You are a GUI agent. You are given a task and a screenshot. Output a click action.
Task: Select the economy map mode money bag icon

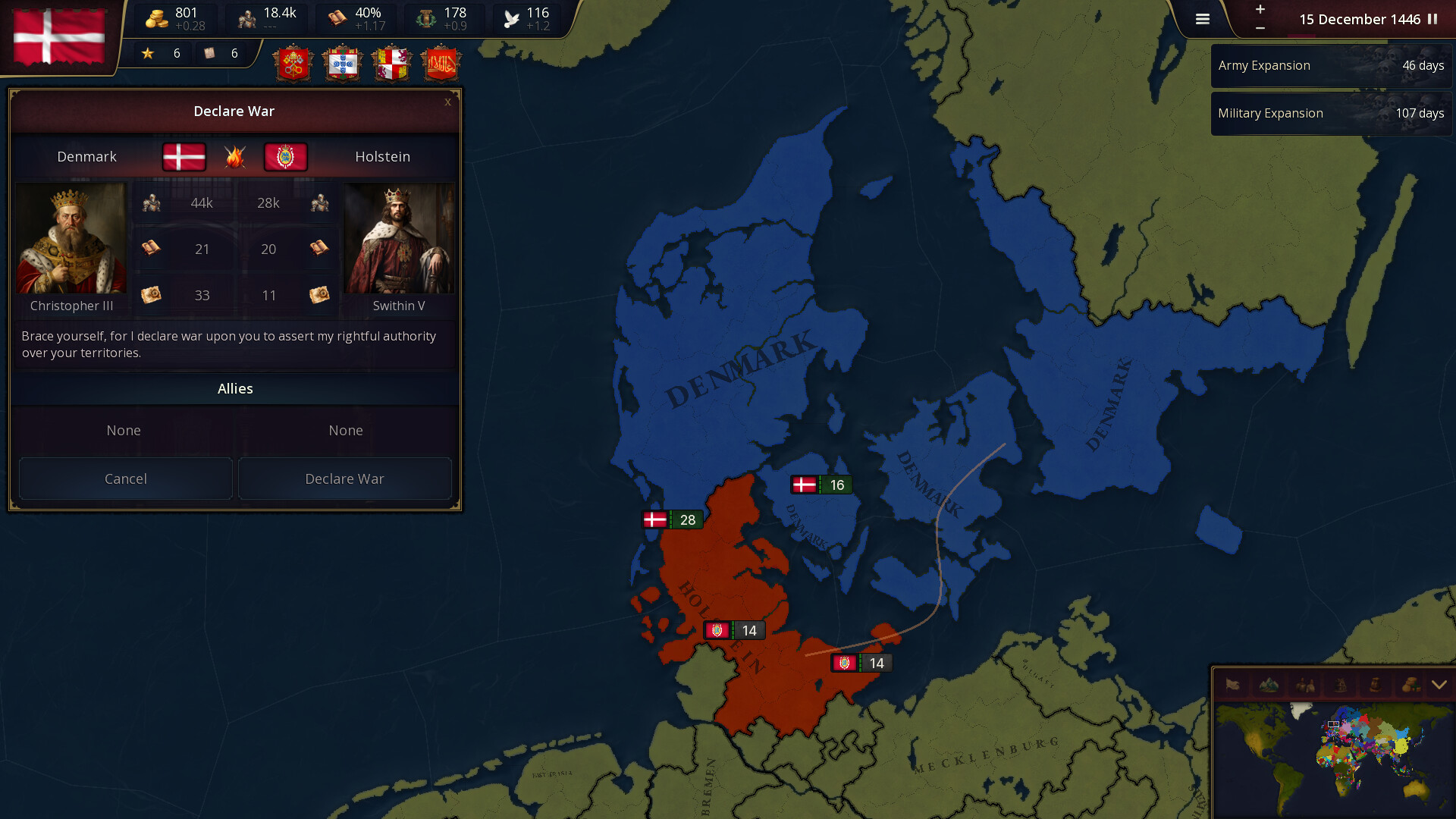(1412, 685)
